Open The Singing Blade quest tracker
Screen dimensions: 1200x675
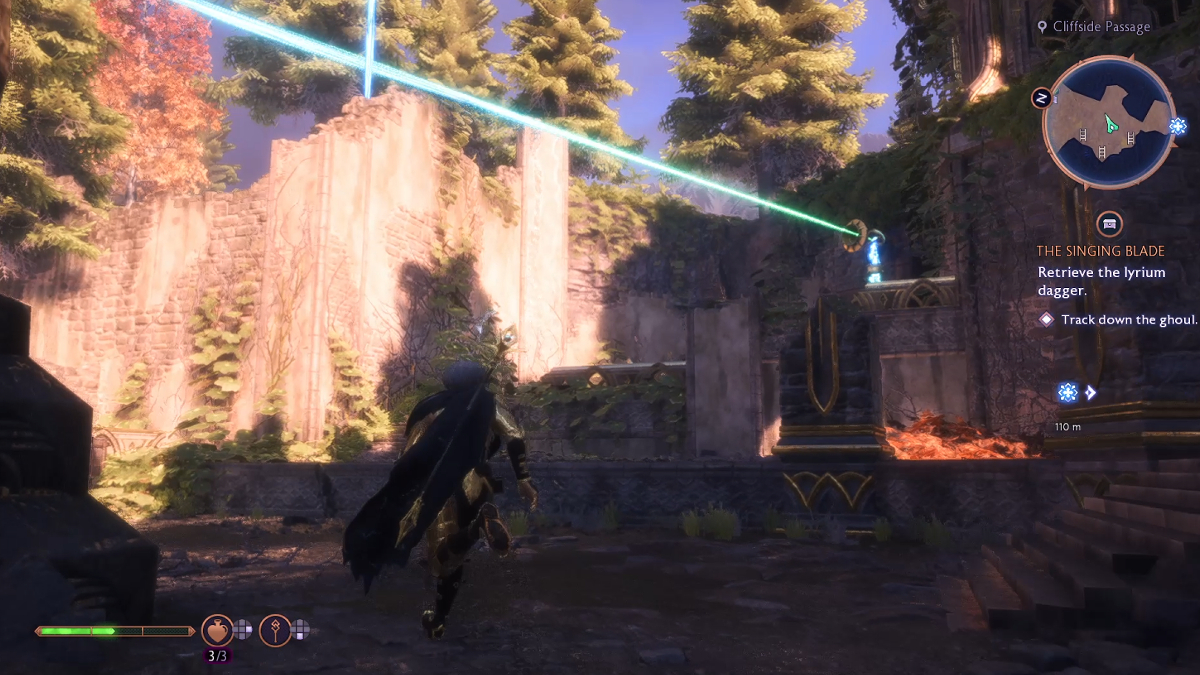[x=1100, y=251]
